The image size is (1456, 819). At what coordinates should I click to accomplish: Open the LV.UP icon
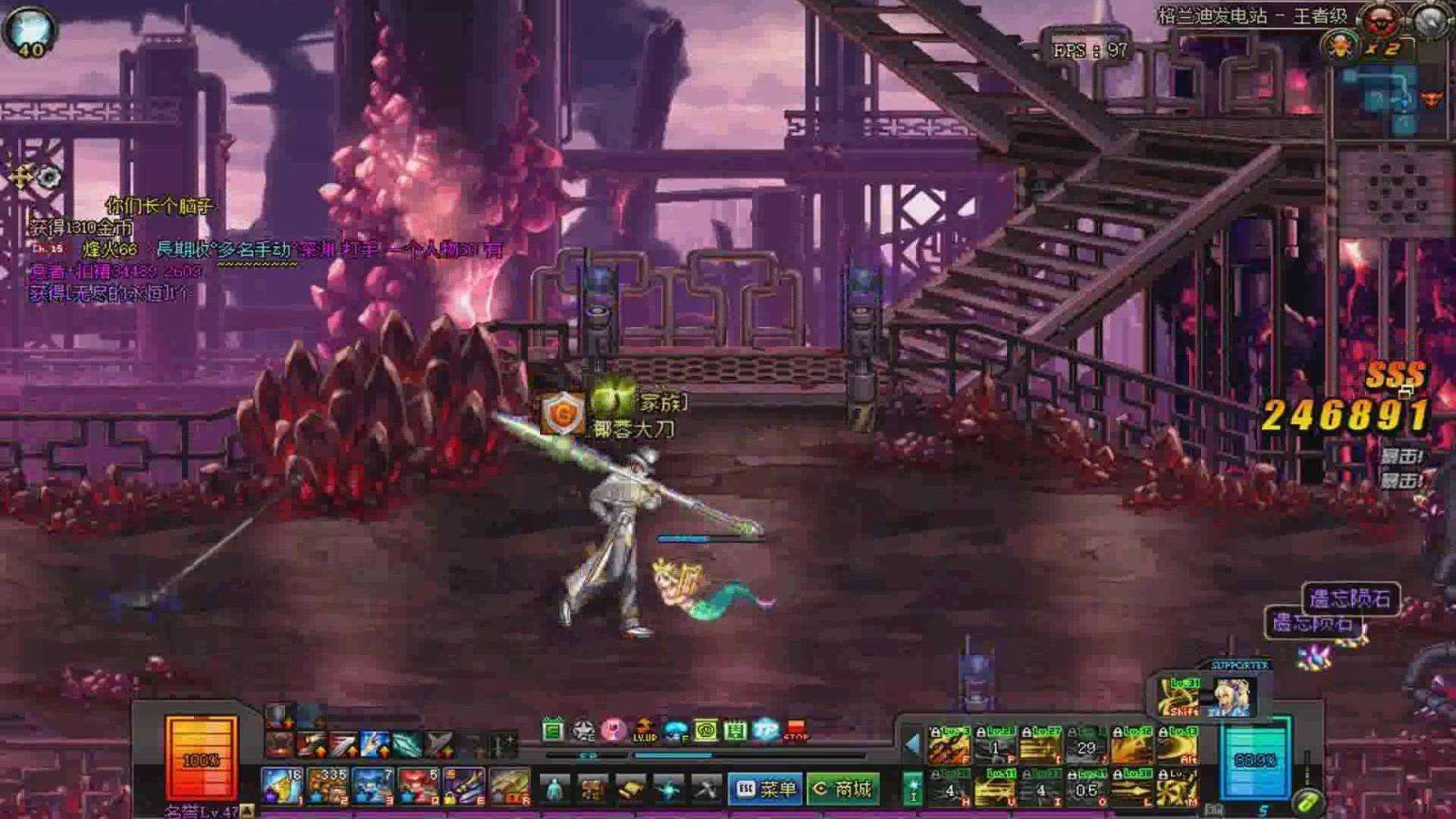(644, 730)
